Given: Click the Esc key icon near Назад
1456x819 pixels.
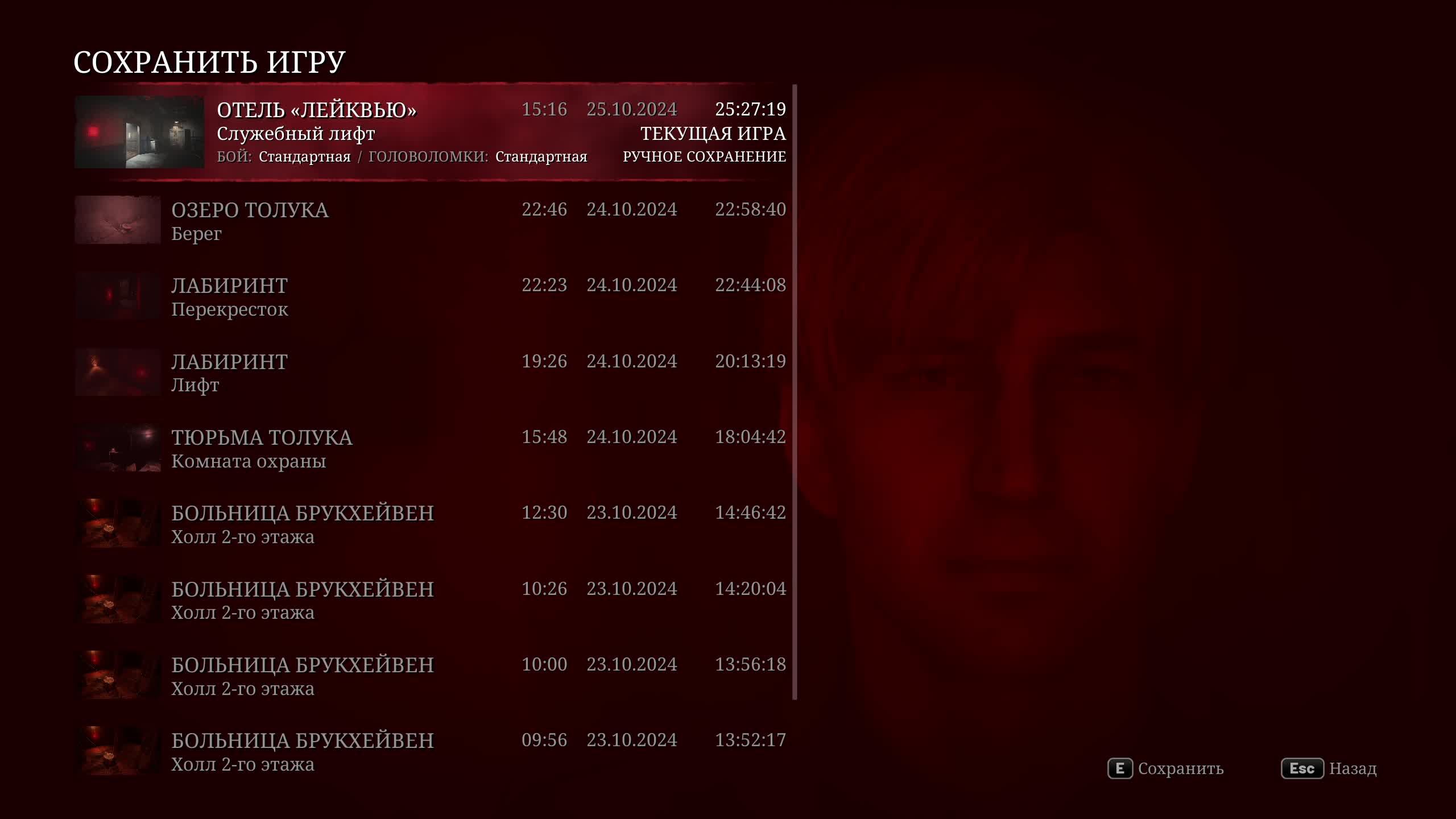Looking at the screenshot, I should click(1302, 769).
